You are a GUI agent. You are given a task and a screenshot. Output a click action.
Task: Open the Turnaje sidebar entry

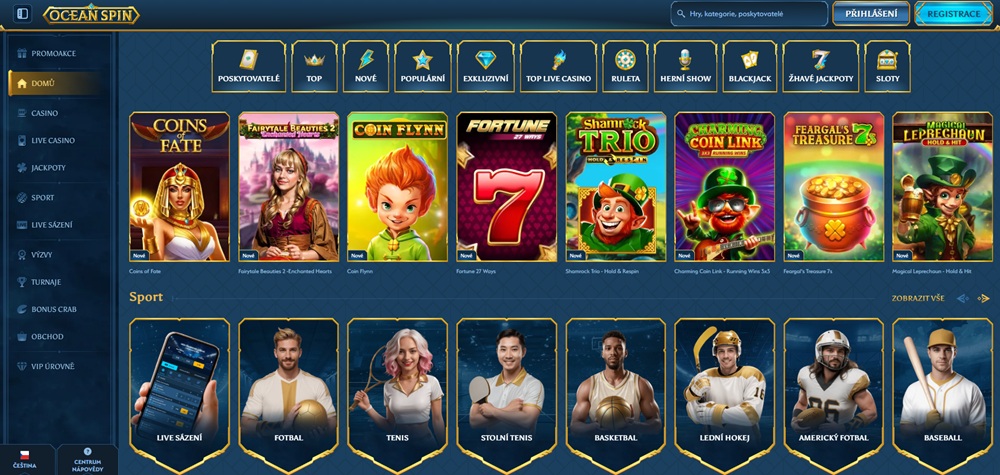tap(48, 282)
